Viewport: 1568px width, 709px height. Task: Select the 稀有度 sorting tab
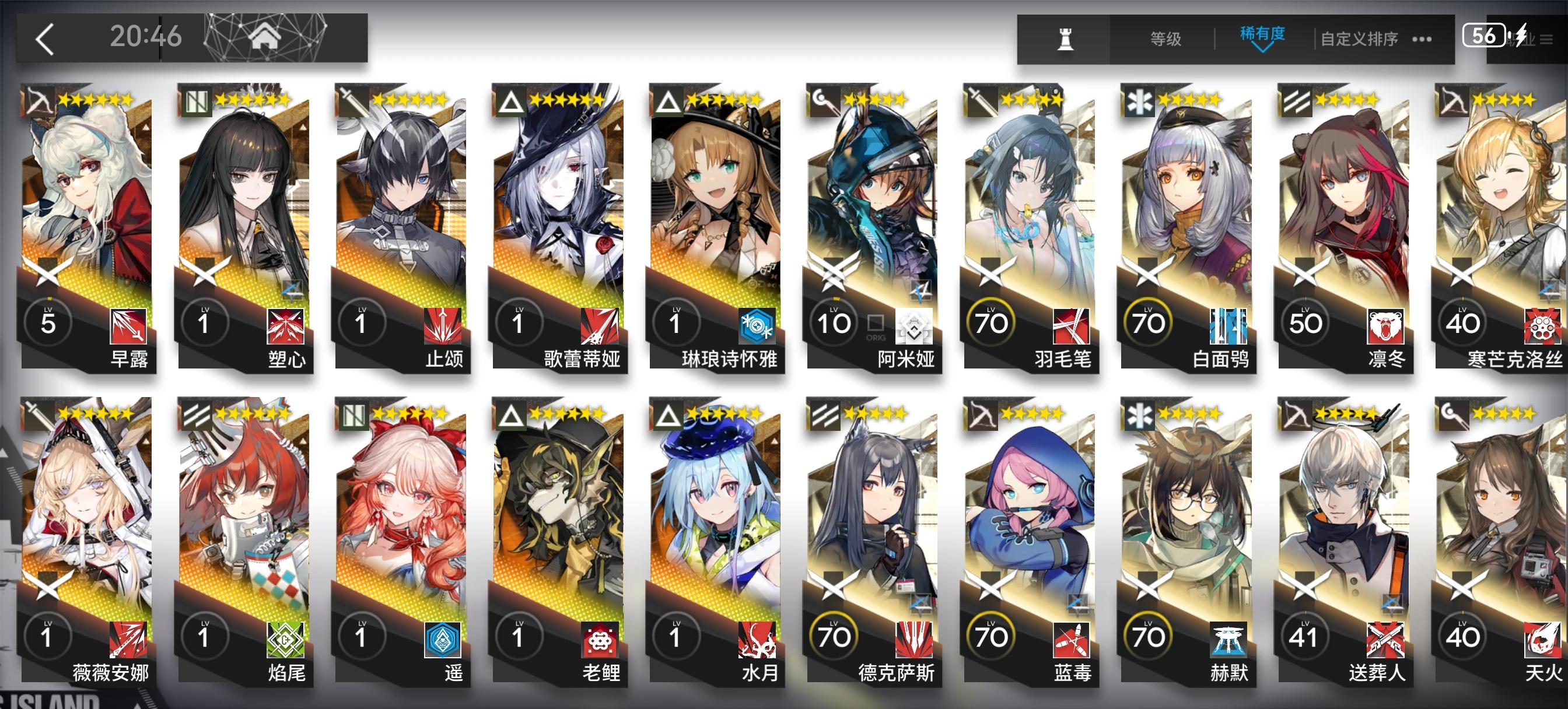click(1263, 36)
